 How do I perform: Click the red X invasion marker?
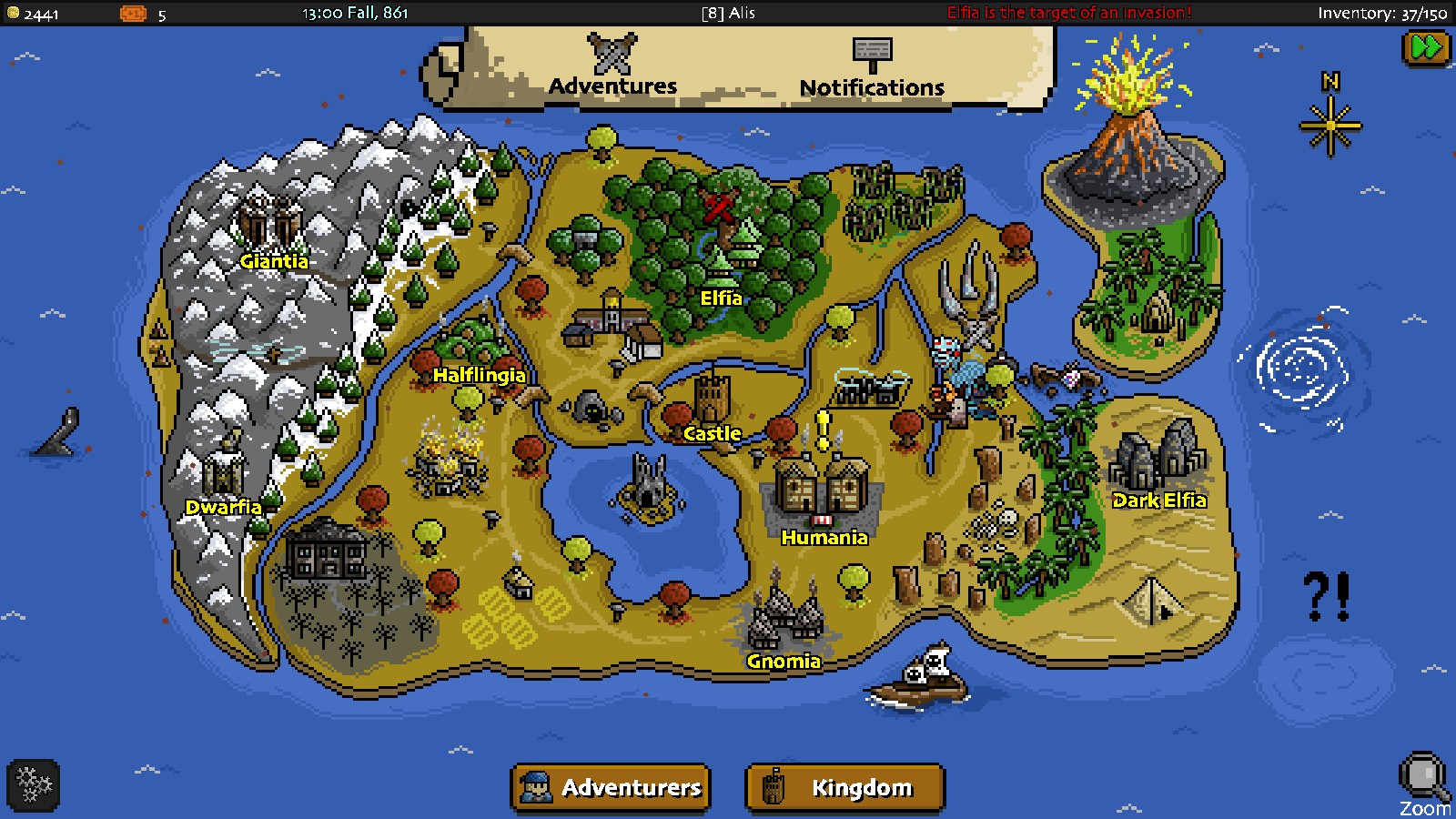[719, 207]
